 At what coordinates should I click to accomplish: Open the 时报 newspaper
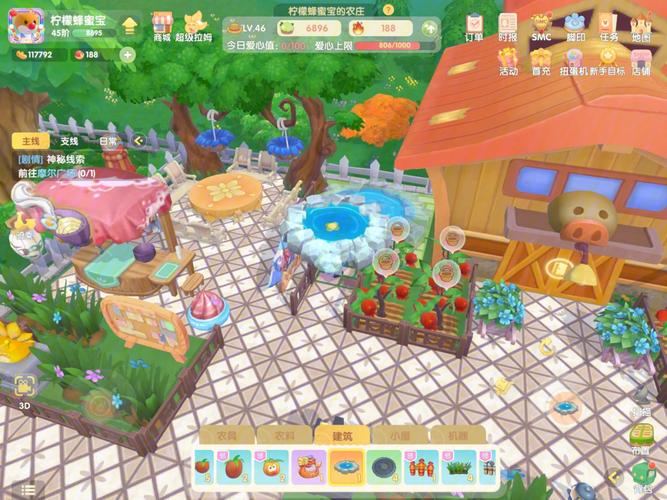coord(508,25)
